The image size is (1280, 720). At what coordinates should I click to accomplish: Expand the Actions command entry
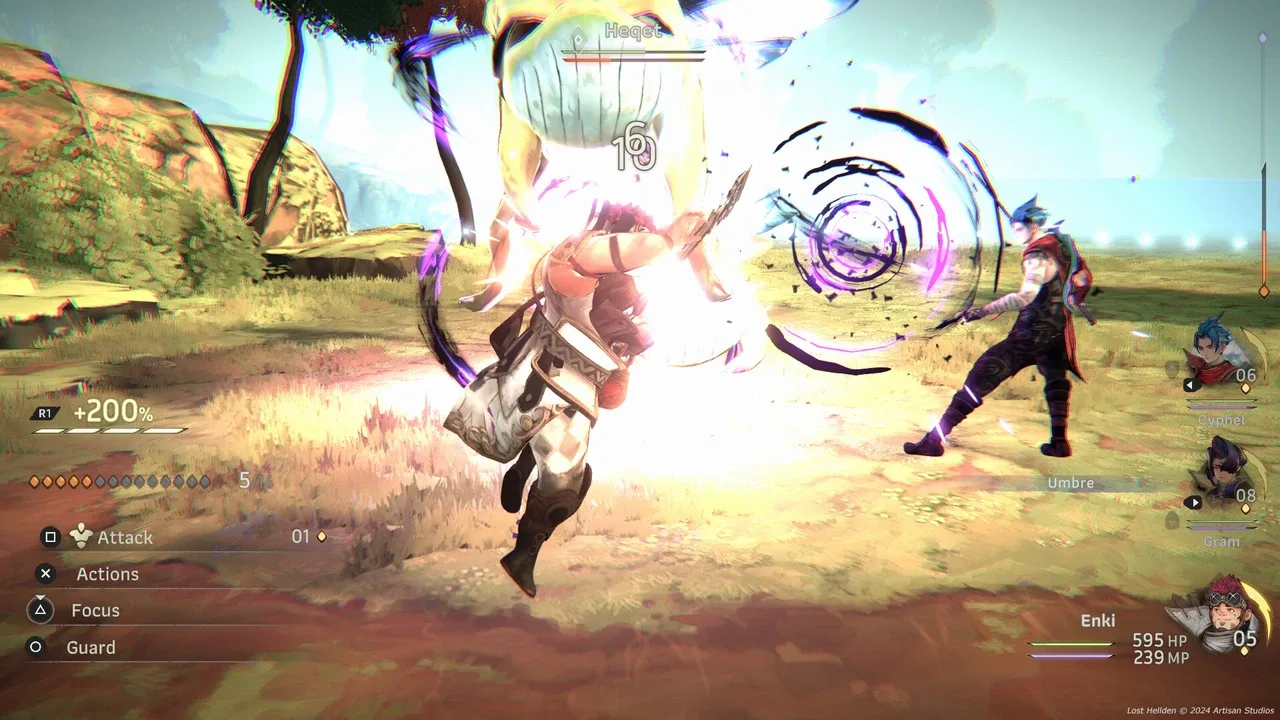pos(106,573)
